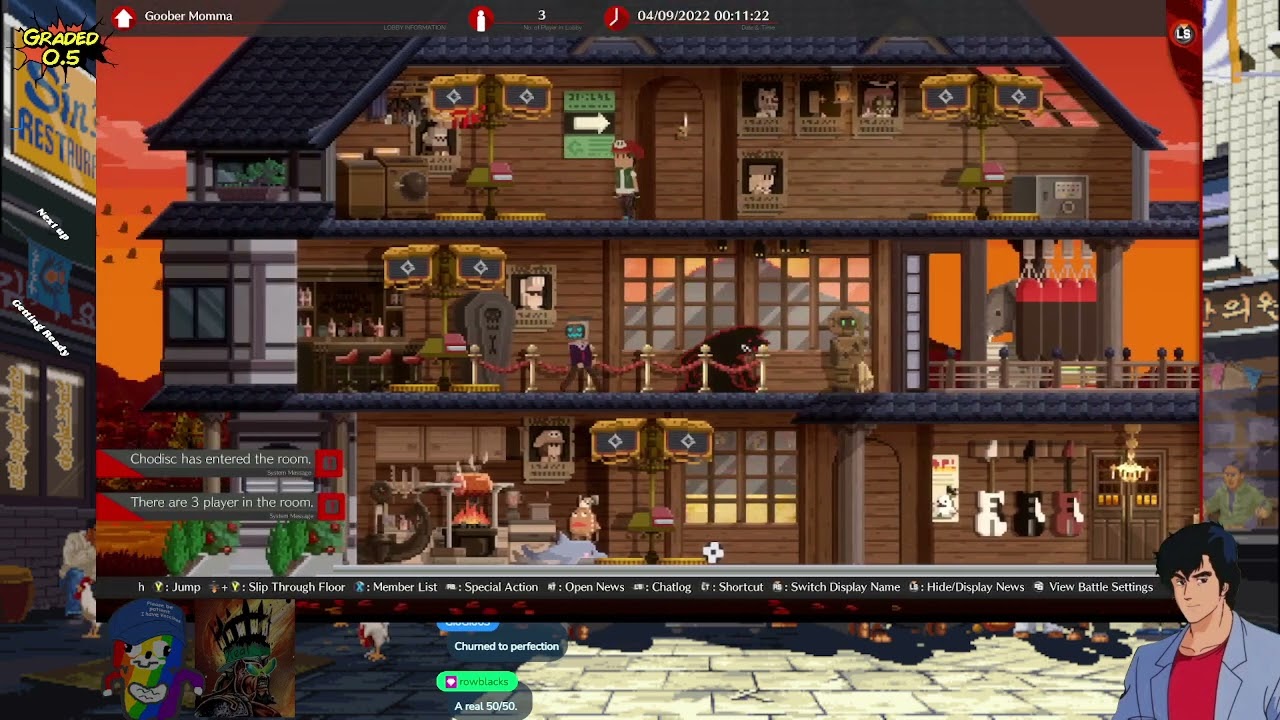Click the 'Churned to perfection' chat message
This screenshot has width=1280, height=720.
click(506, 646)
